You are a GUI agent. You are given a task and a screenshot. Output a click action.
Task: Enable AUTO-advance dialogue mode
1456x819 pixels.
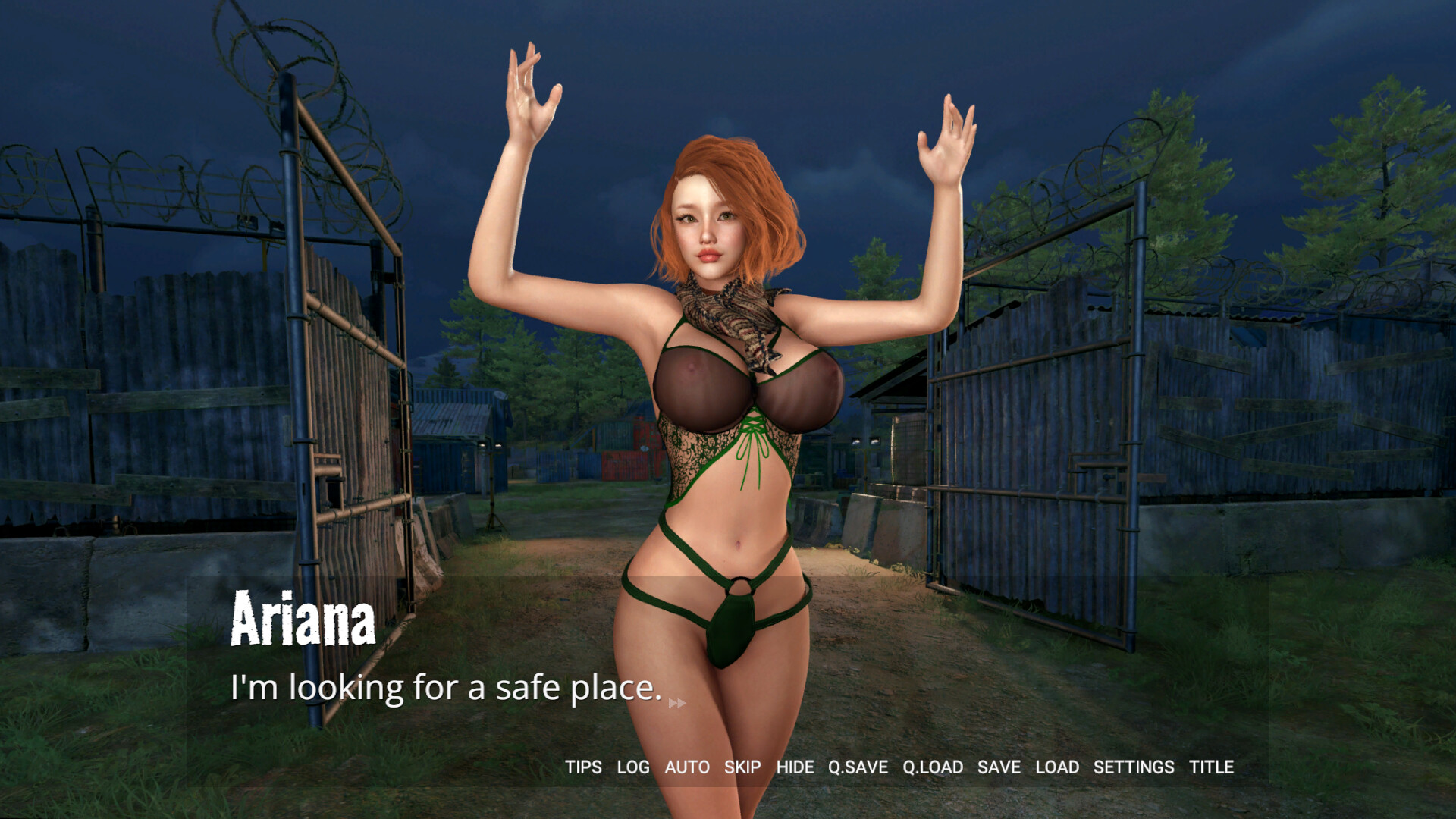[x=686, y=767]
